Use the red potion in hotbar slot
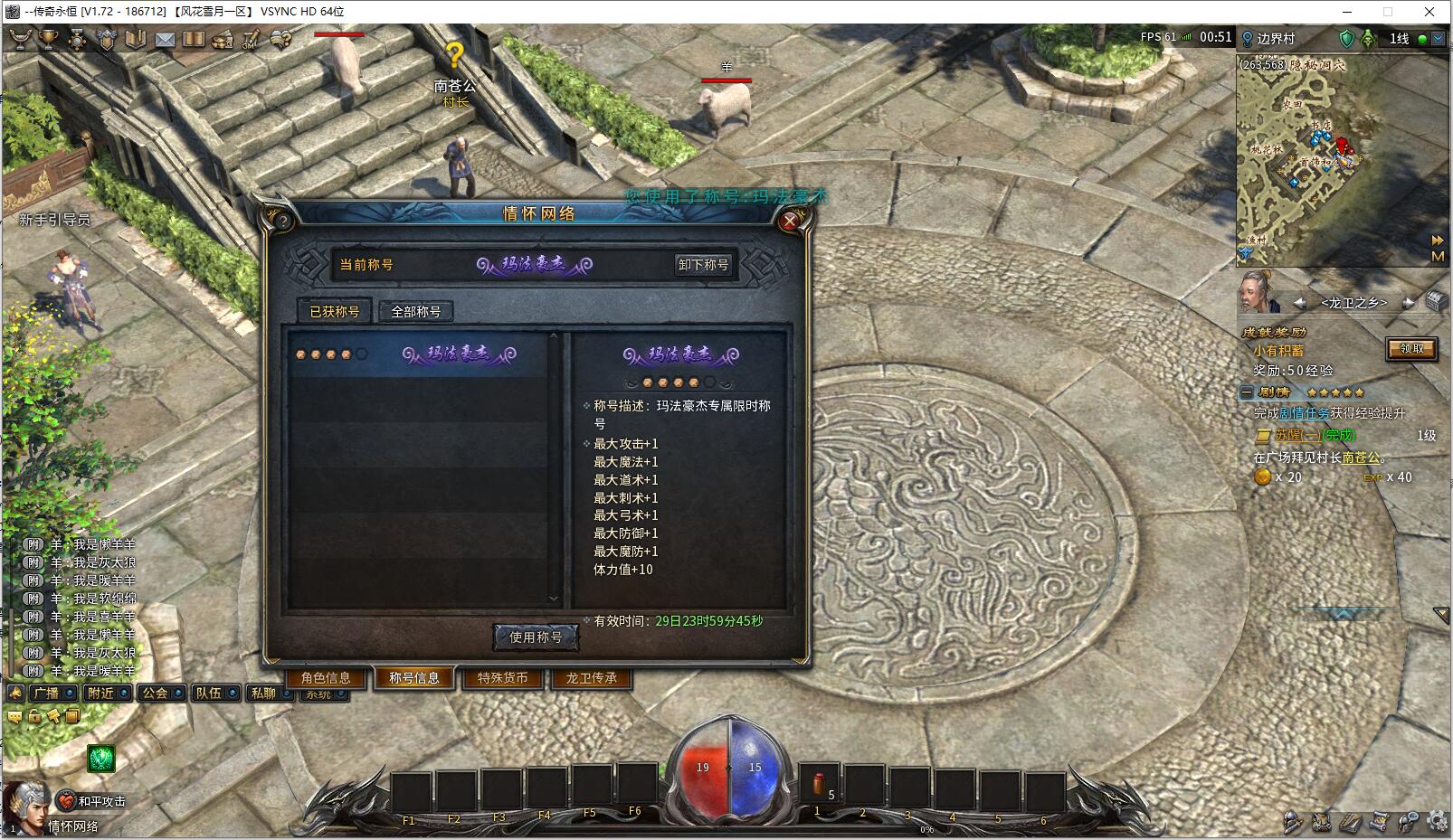The height and width of the screenshot is (840, 1453). [x=819, y=785]
